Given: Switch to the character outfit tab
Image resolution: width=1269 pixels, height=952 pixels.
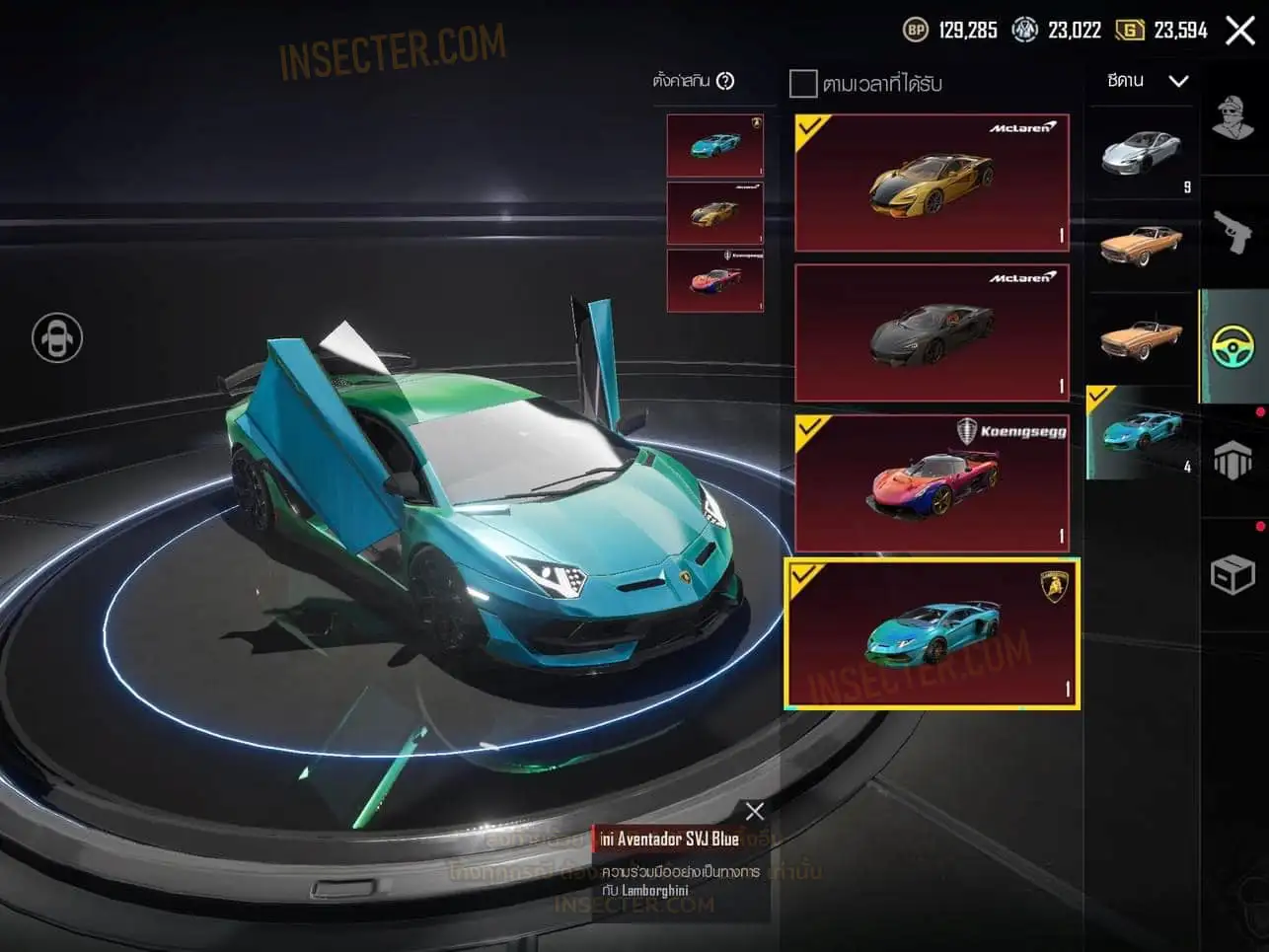Looking at the screenshot, I should click(x=1233, y=120).
